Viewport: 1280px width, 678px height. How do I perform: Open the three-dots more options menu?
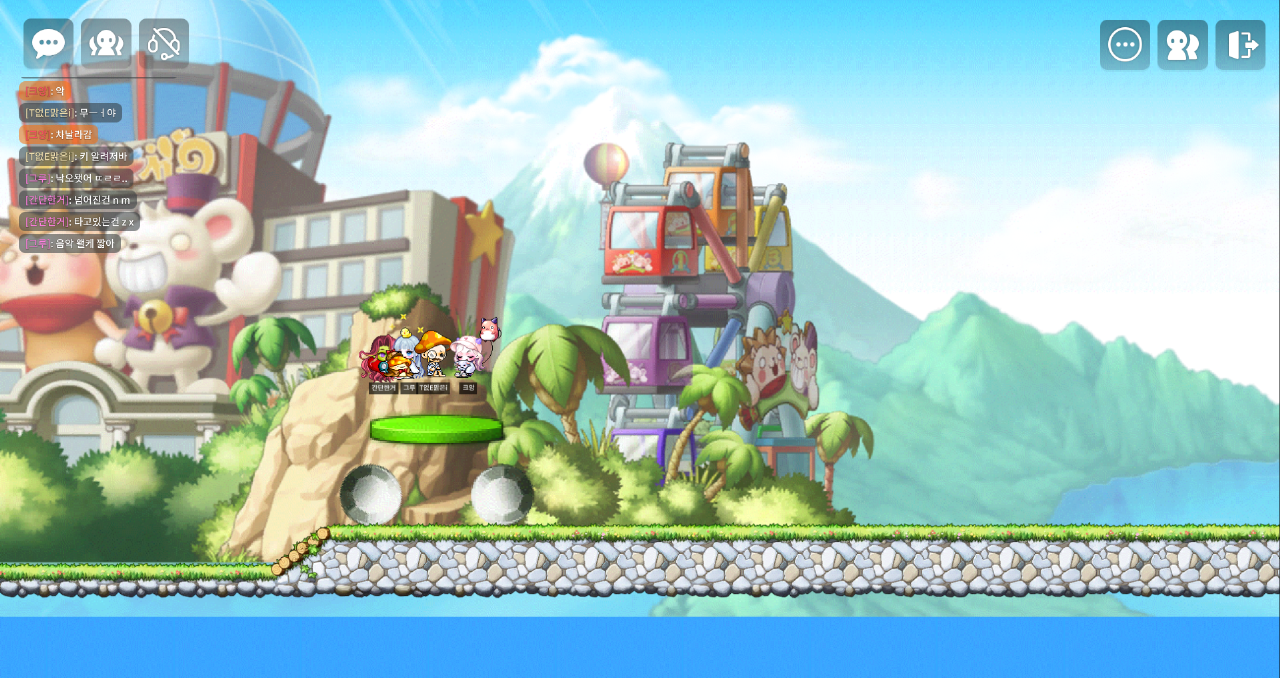click(x=1125, y=45)
